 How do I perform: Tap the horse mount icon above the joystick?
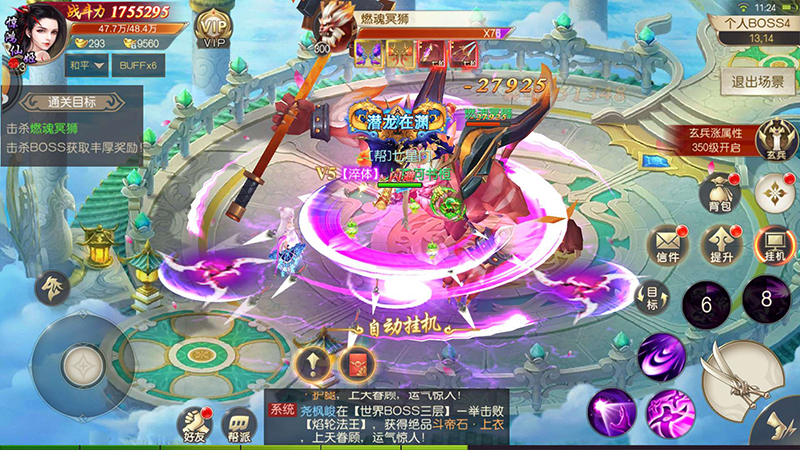point(50,289)
